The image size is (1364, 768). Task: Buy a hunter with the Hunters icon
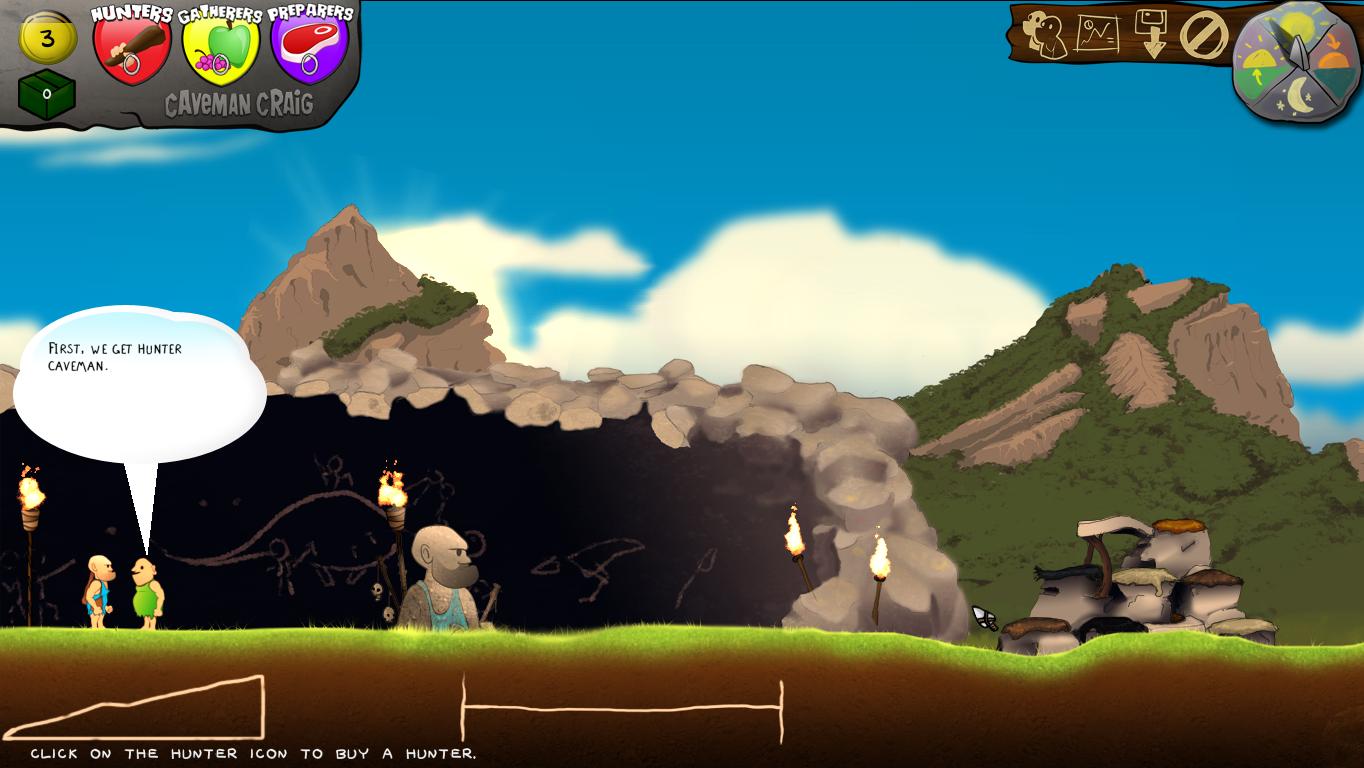(x=132, y=48)
